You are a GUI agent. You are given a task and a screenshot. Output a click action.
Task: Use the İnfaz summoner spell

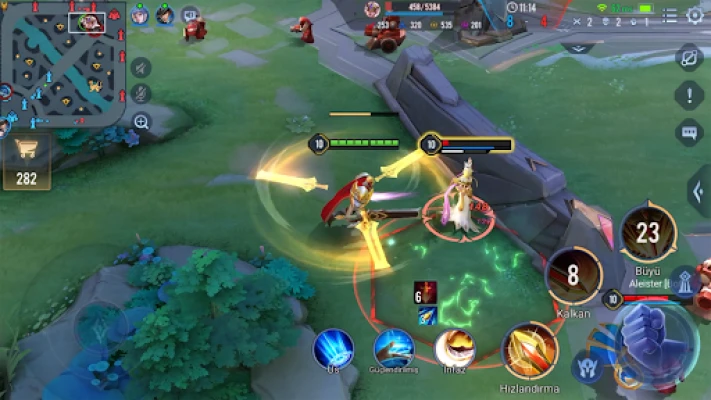(455, 348)
